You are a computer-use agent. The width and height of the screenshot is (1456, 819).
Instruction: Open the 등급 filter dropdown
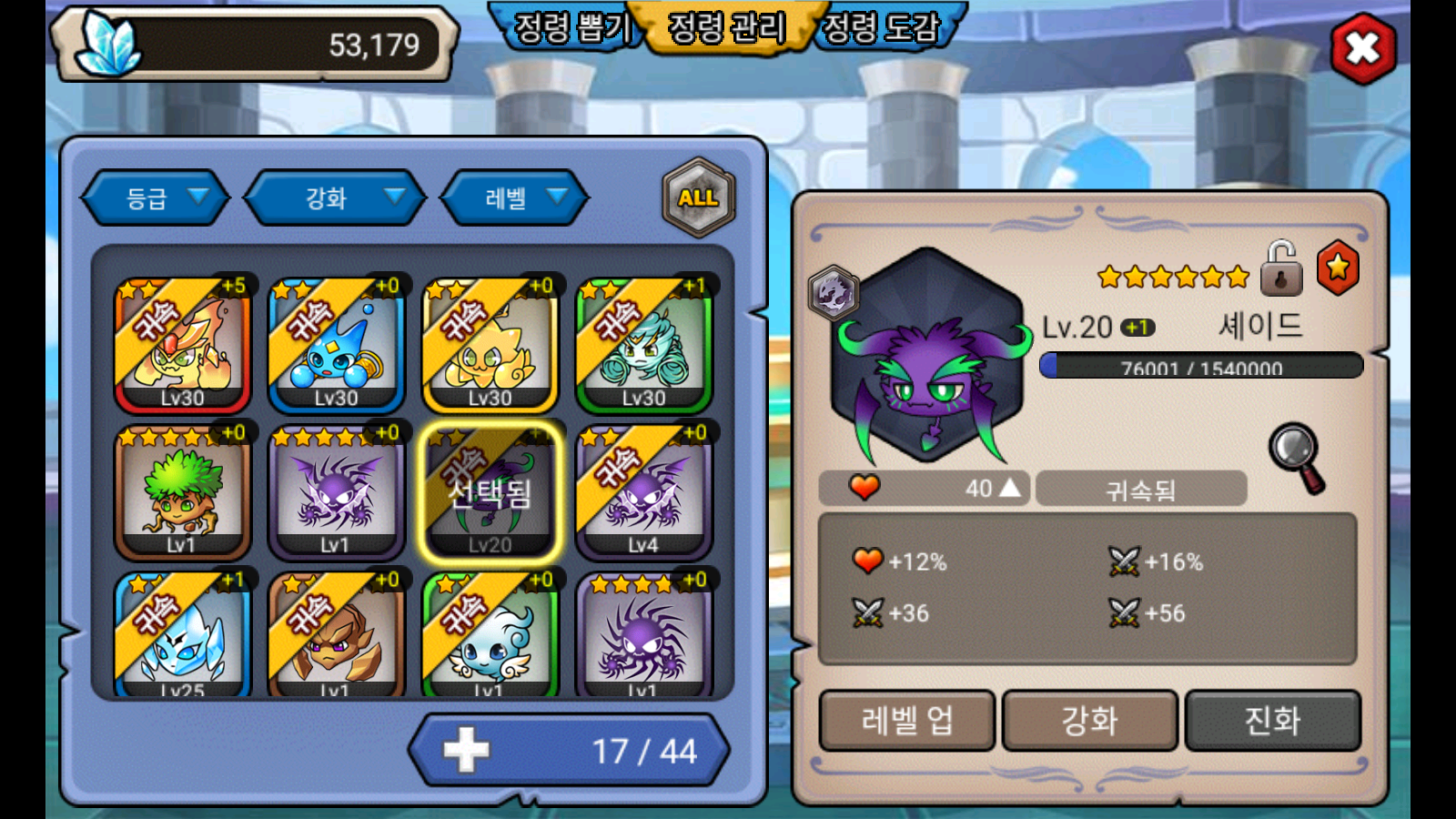click(x=155, y=197)
